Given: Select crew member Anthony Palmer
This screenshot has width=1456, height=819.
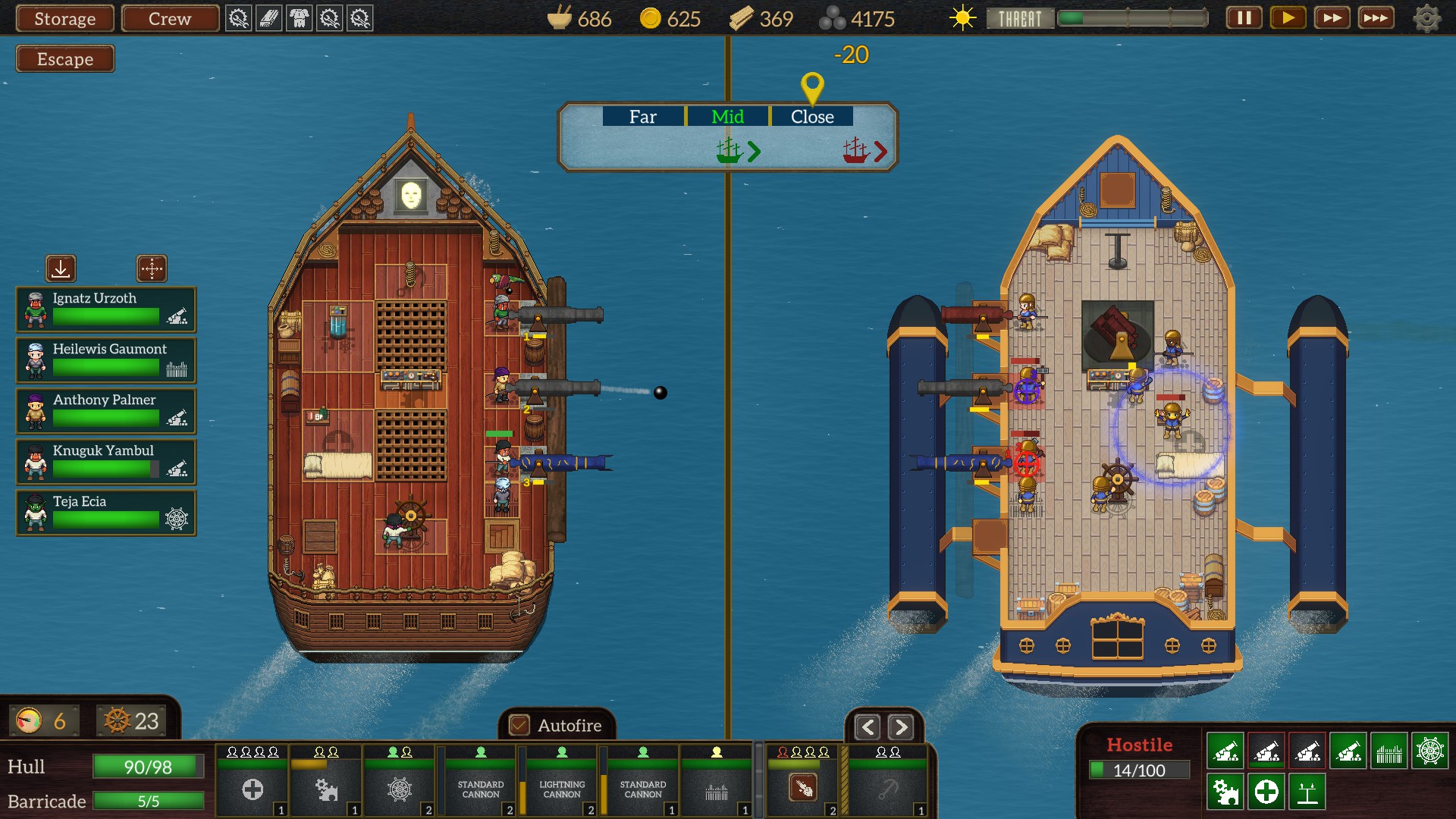Looking at the screenshot, I should point(106,411).
